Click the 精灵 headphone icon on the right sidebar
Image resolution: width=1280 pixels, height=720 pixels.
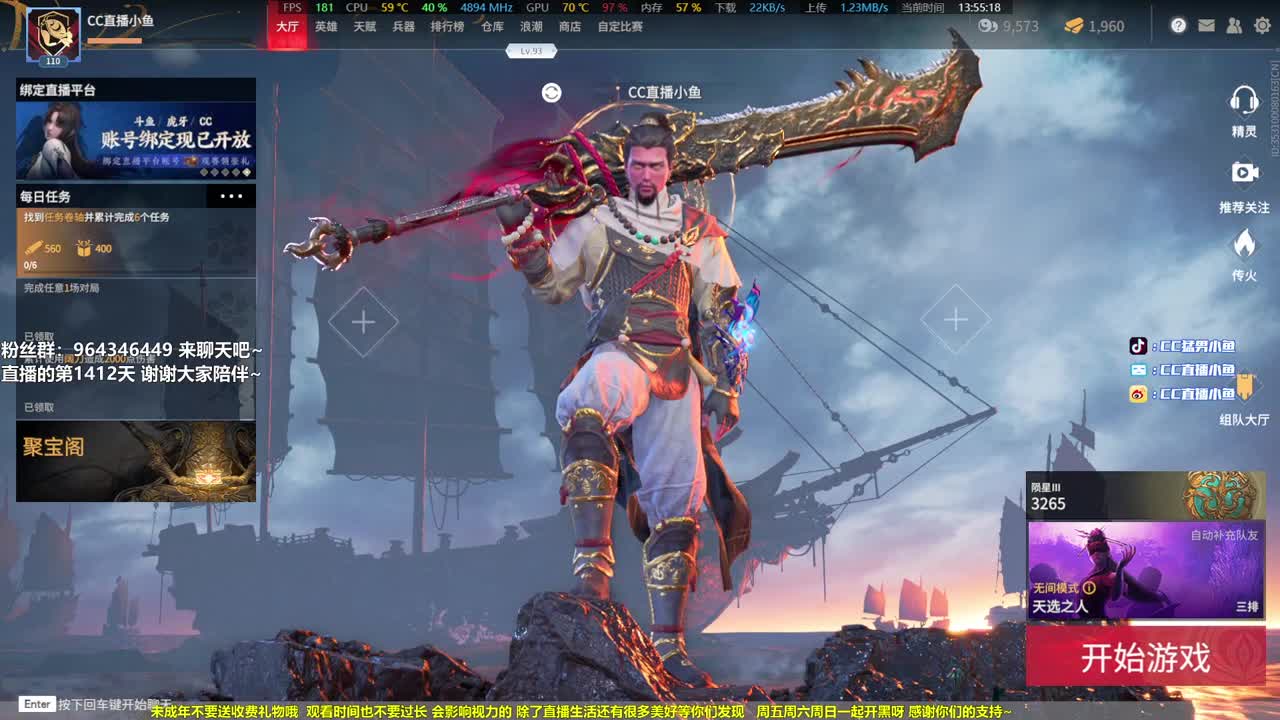point(1244,100)
